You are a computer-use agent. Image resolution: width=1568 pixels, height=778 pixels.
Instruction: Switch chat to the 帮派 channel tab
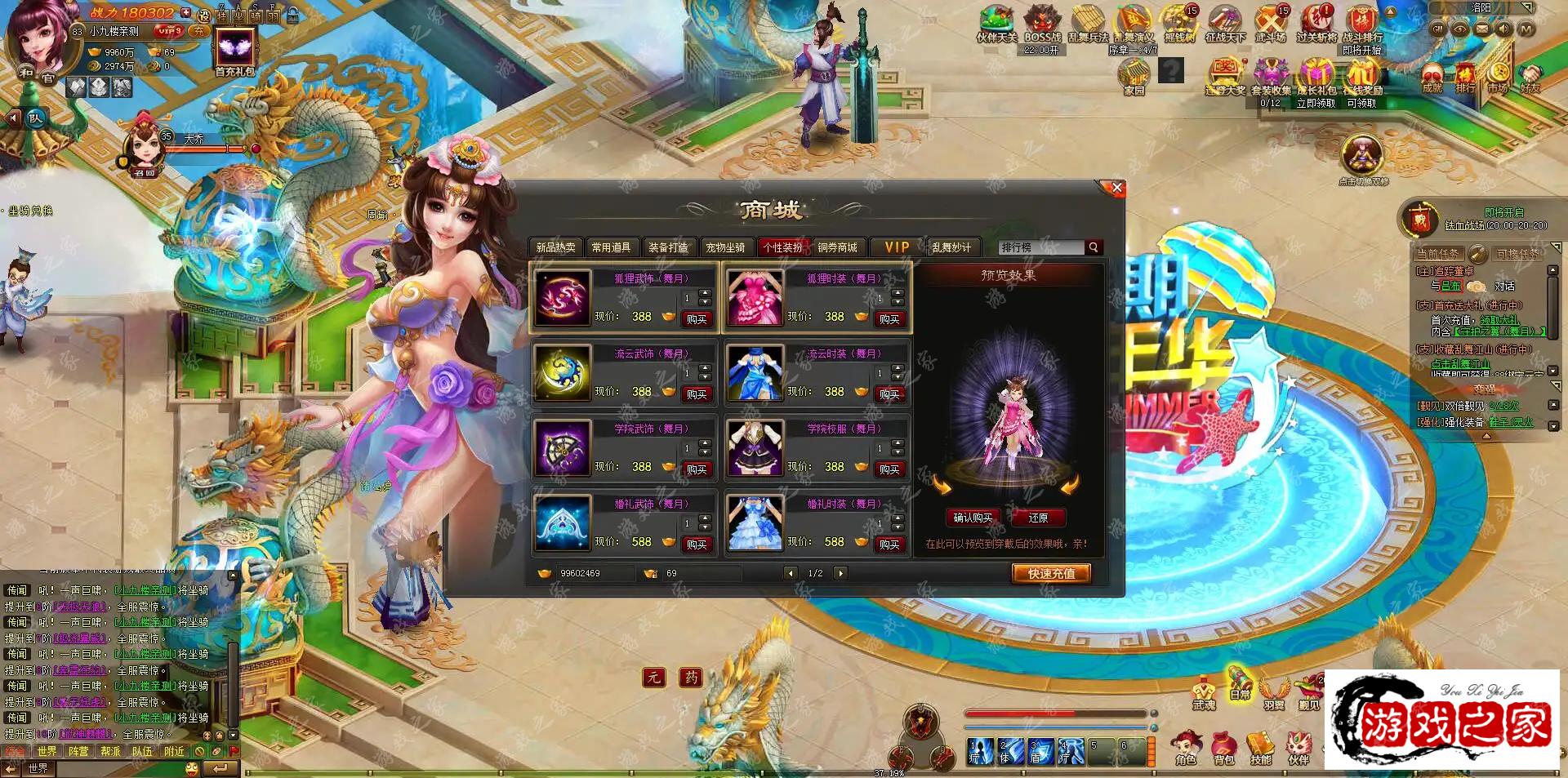coord(110,751)
